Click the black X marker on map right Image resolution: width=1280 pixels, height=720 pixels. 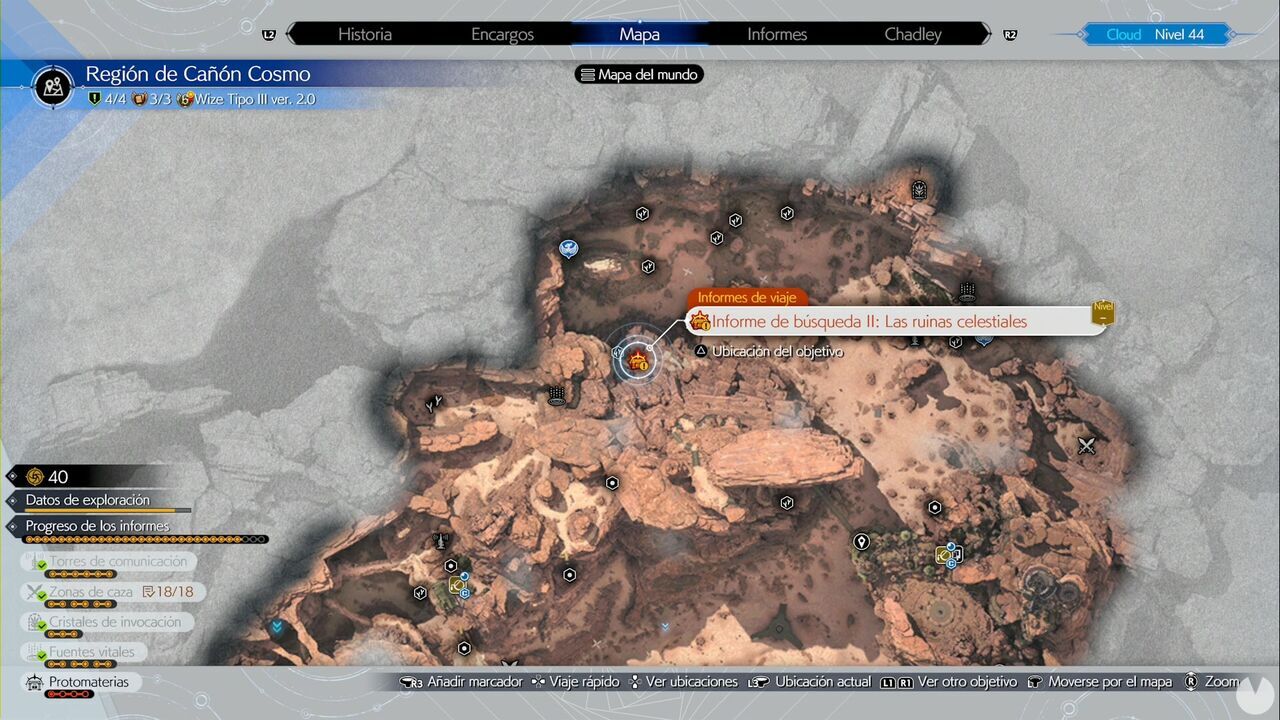point(1087,447)
